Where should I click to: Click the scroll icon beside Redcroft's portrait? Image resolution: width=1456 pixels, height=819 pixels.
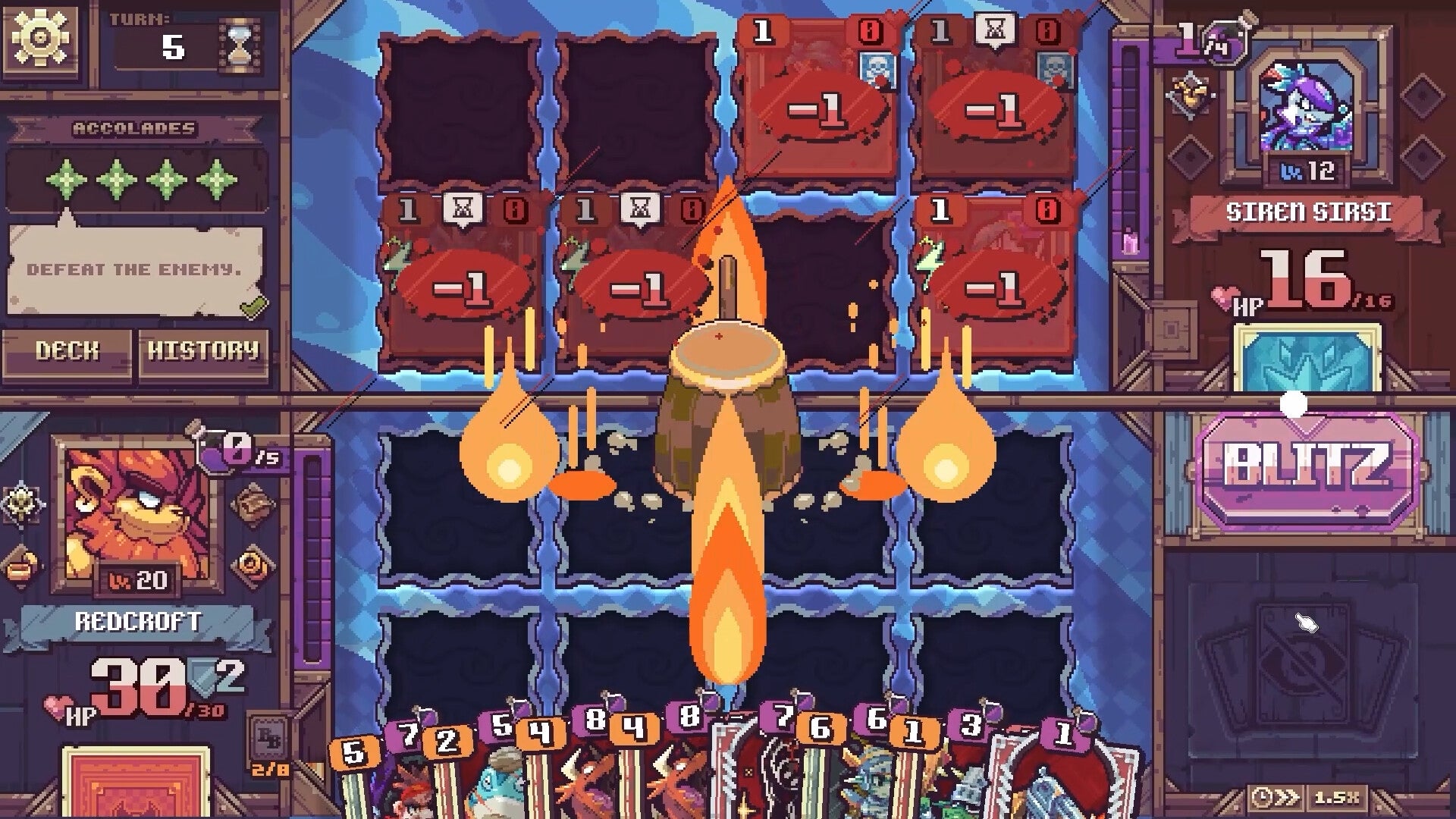pos(253,504)
